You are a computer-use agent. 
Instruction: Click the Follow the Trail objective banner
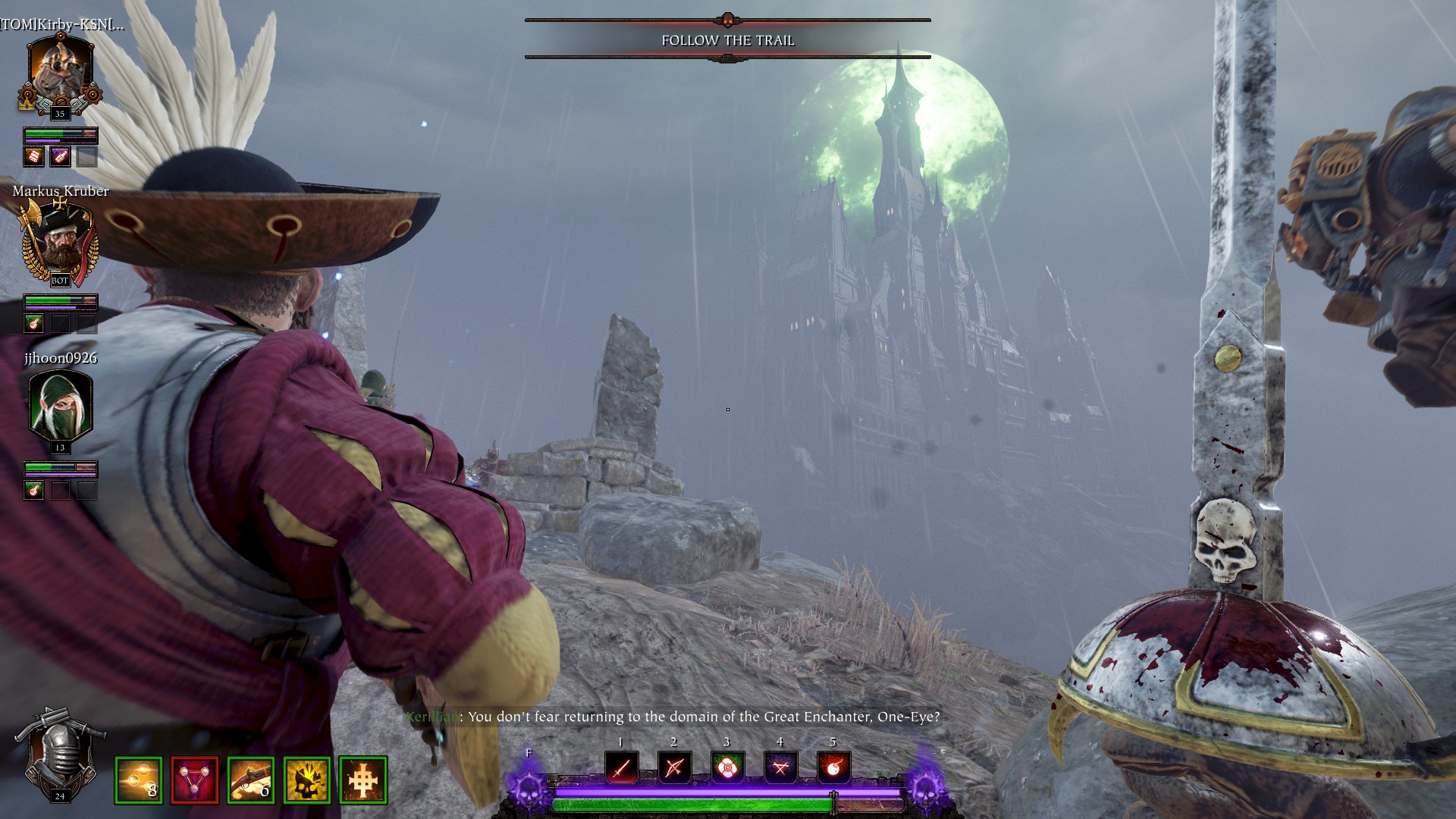[727, 40]
